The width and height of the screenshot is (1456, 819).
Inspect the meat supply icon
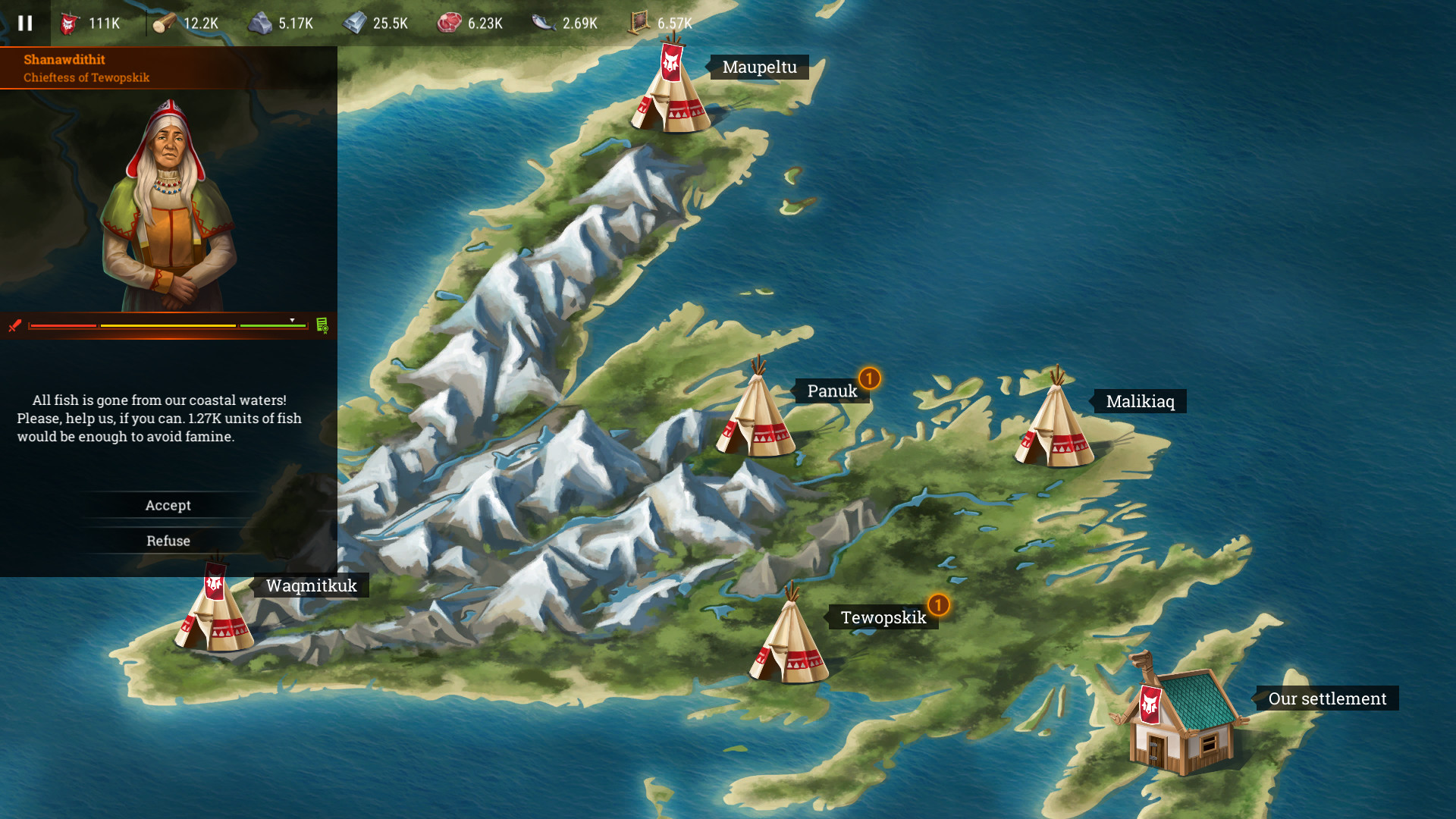(x=447, y=23)
